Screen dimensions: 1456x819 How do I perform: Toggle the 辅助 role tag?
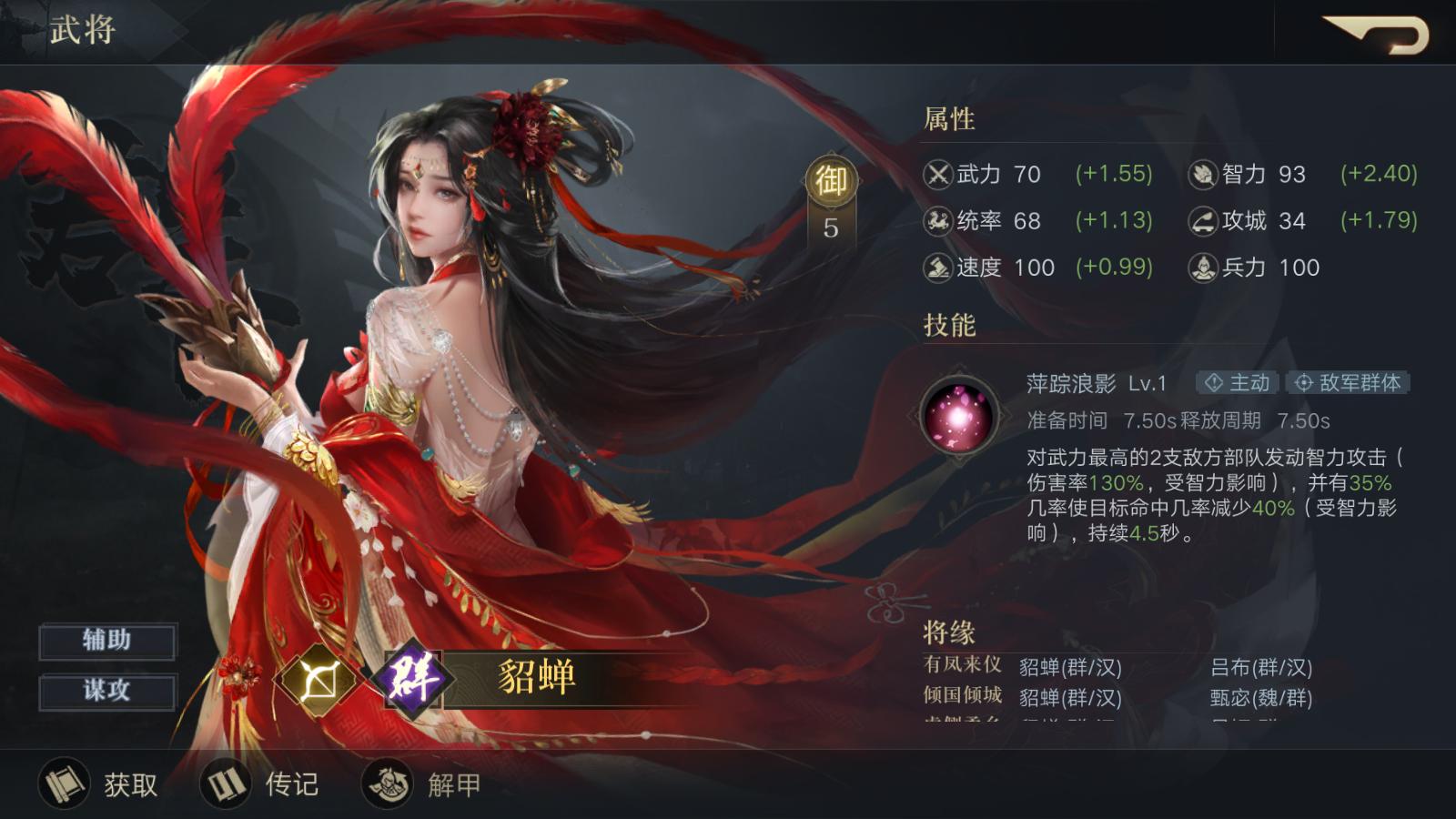106,640
